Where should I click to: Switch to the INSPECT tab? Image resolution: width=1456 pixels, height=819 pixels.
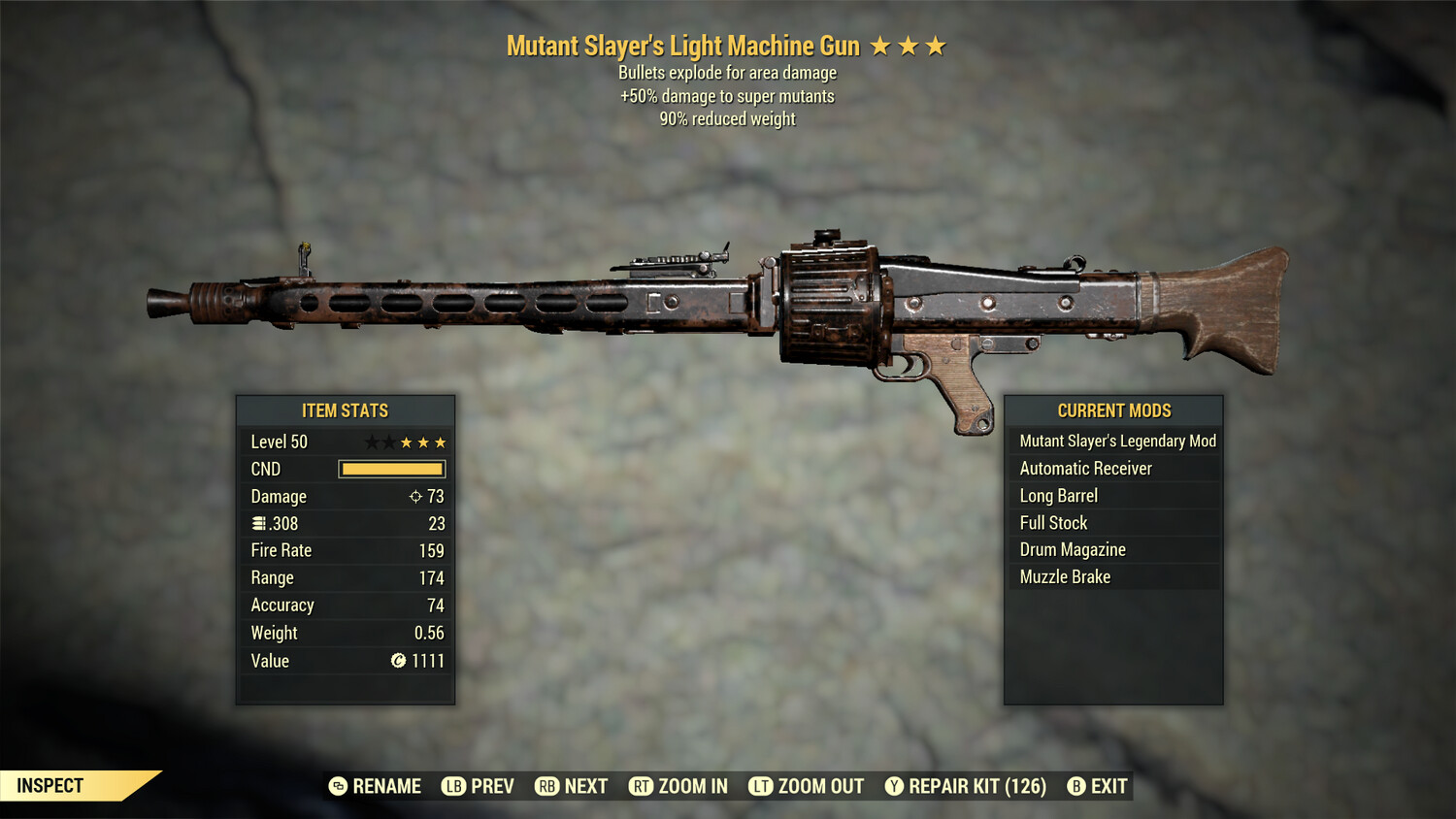(x=50, y=786)
